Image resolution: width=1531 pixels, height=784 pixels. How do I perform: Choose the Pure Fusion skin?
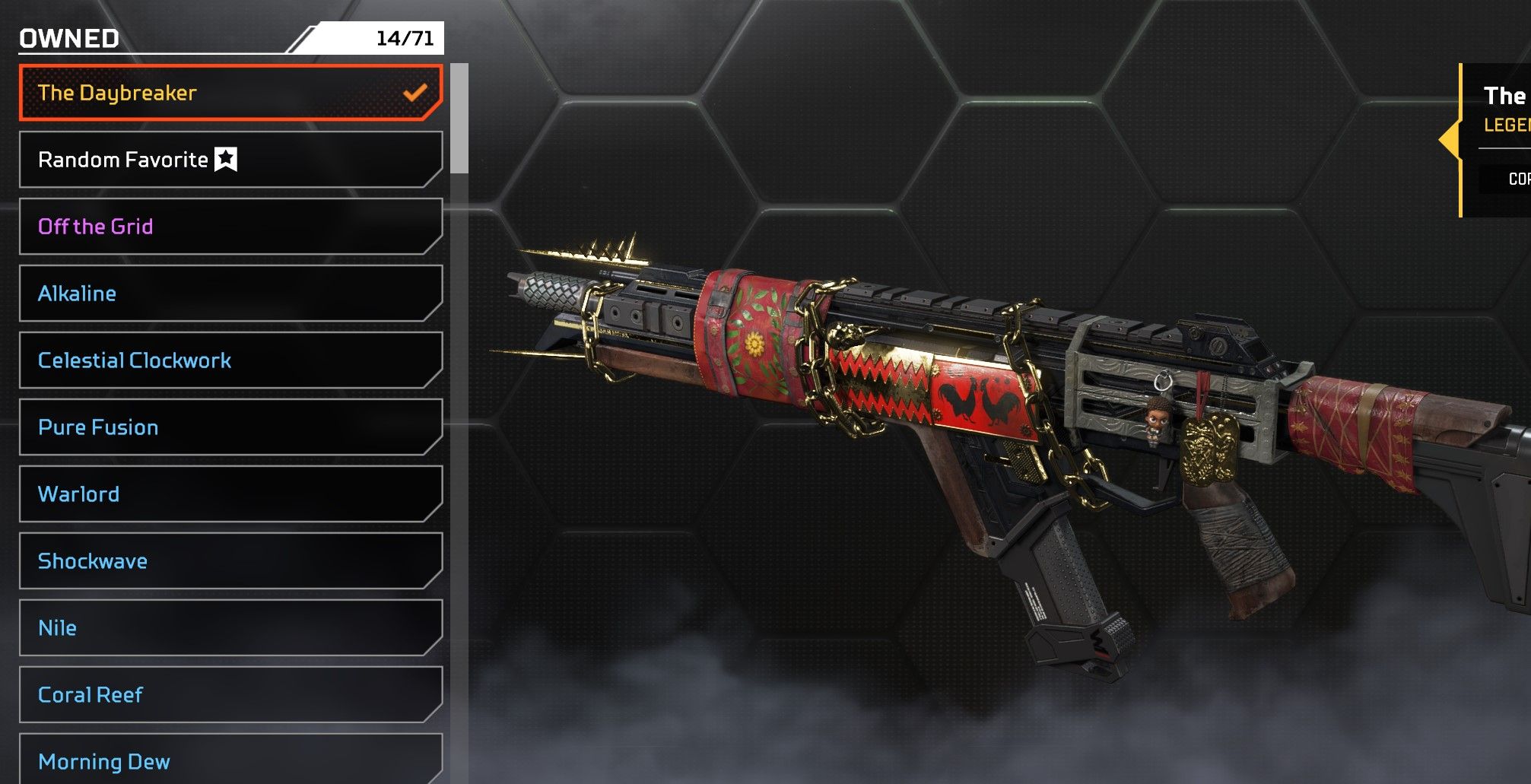[x=230, y=427]
